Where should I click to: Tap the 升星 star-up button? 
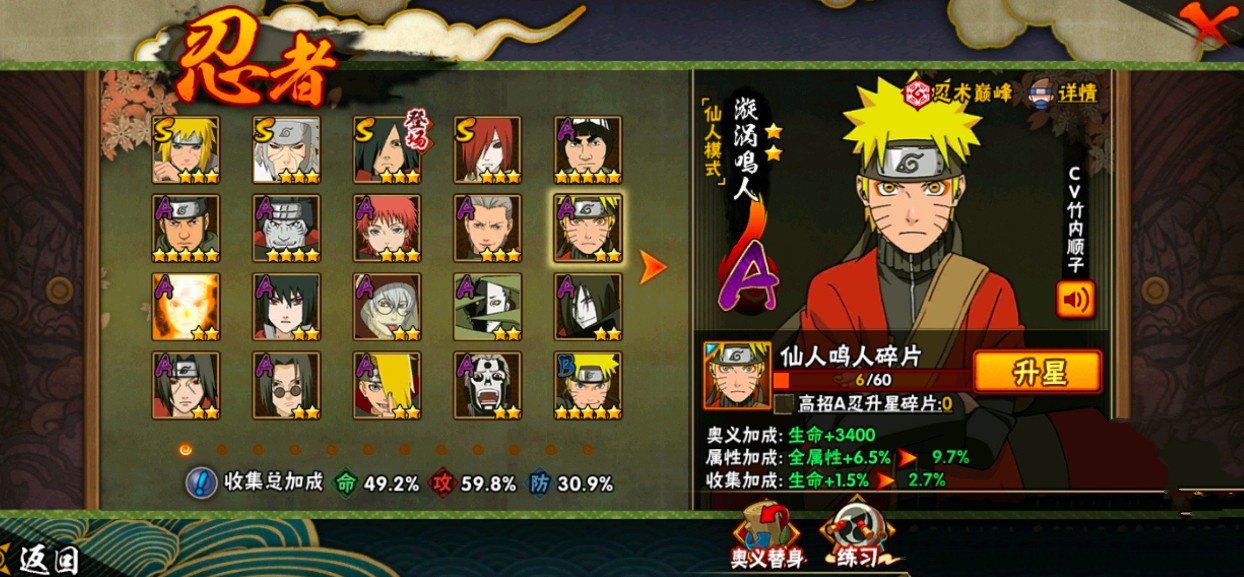click(x=1036, y=372)
